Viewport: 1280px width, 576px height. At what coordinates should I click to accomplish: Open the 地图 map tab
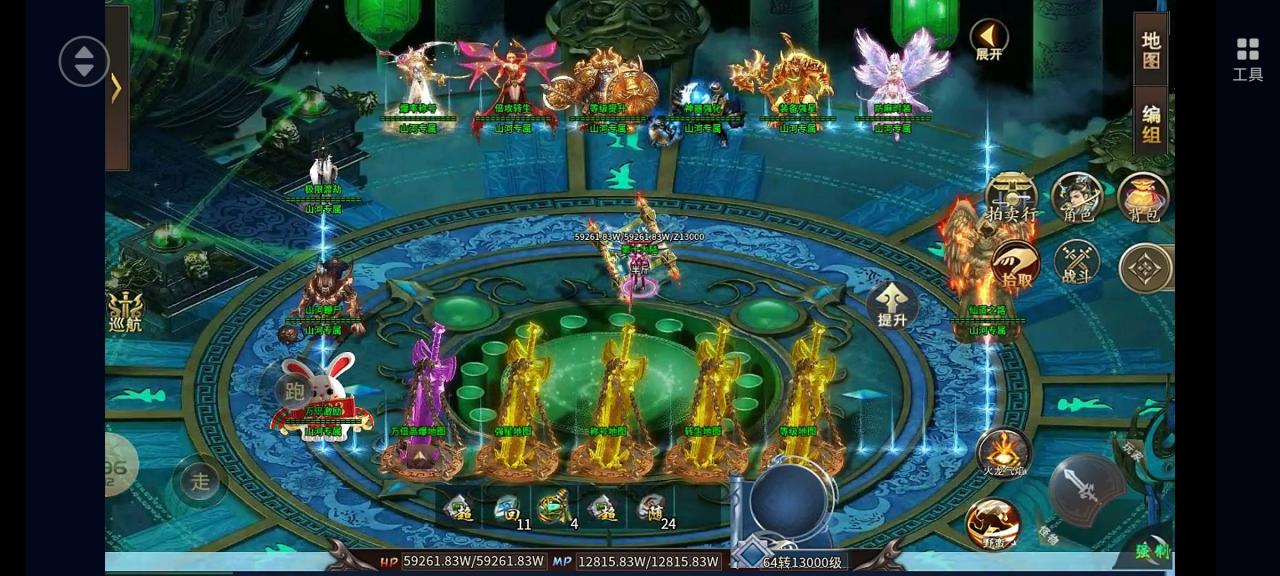[x=1151, y=50]
